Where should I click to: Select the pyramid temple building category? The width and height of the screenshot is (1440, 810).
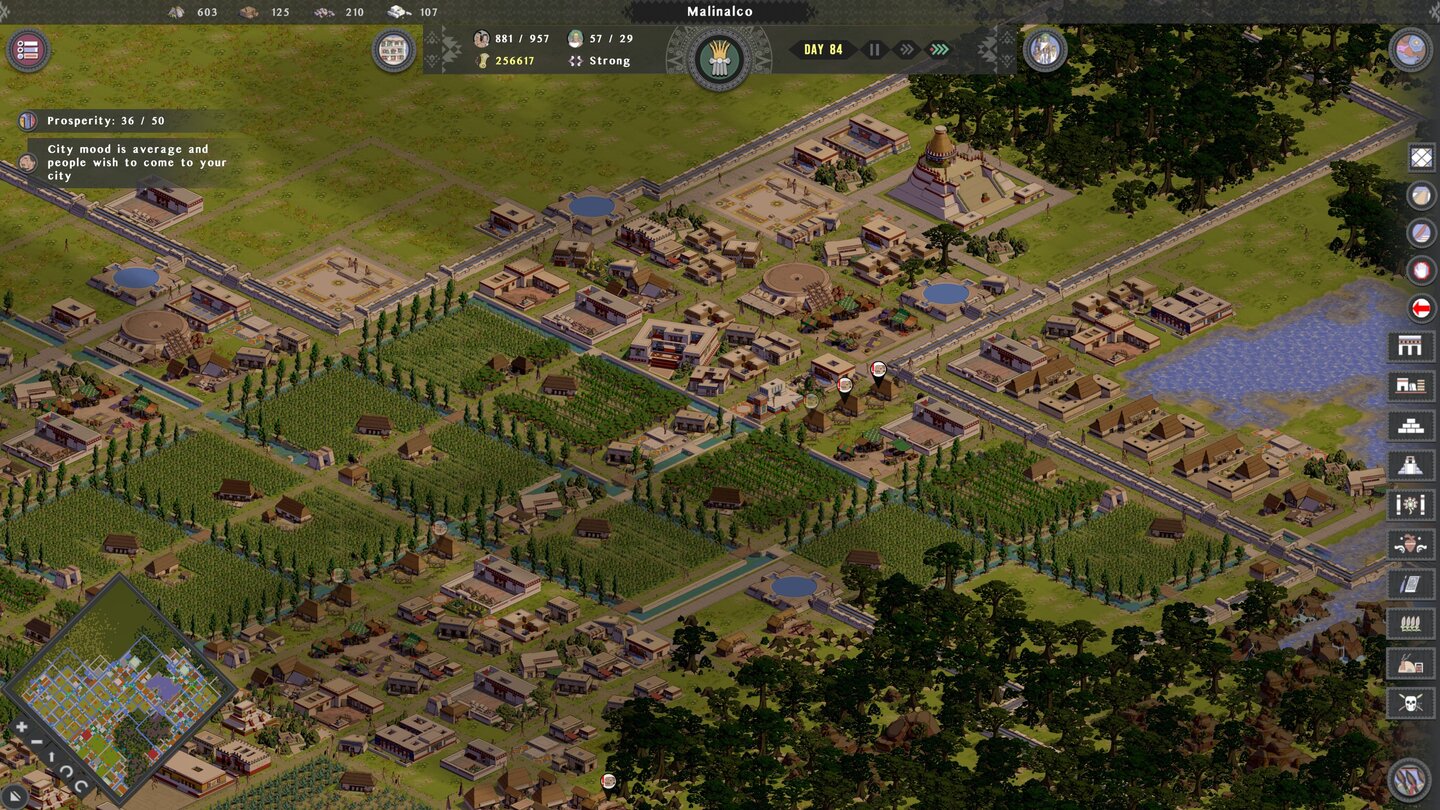click(x=1410, y=464)
